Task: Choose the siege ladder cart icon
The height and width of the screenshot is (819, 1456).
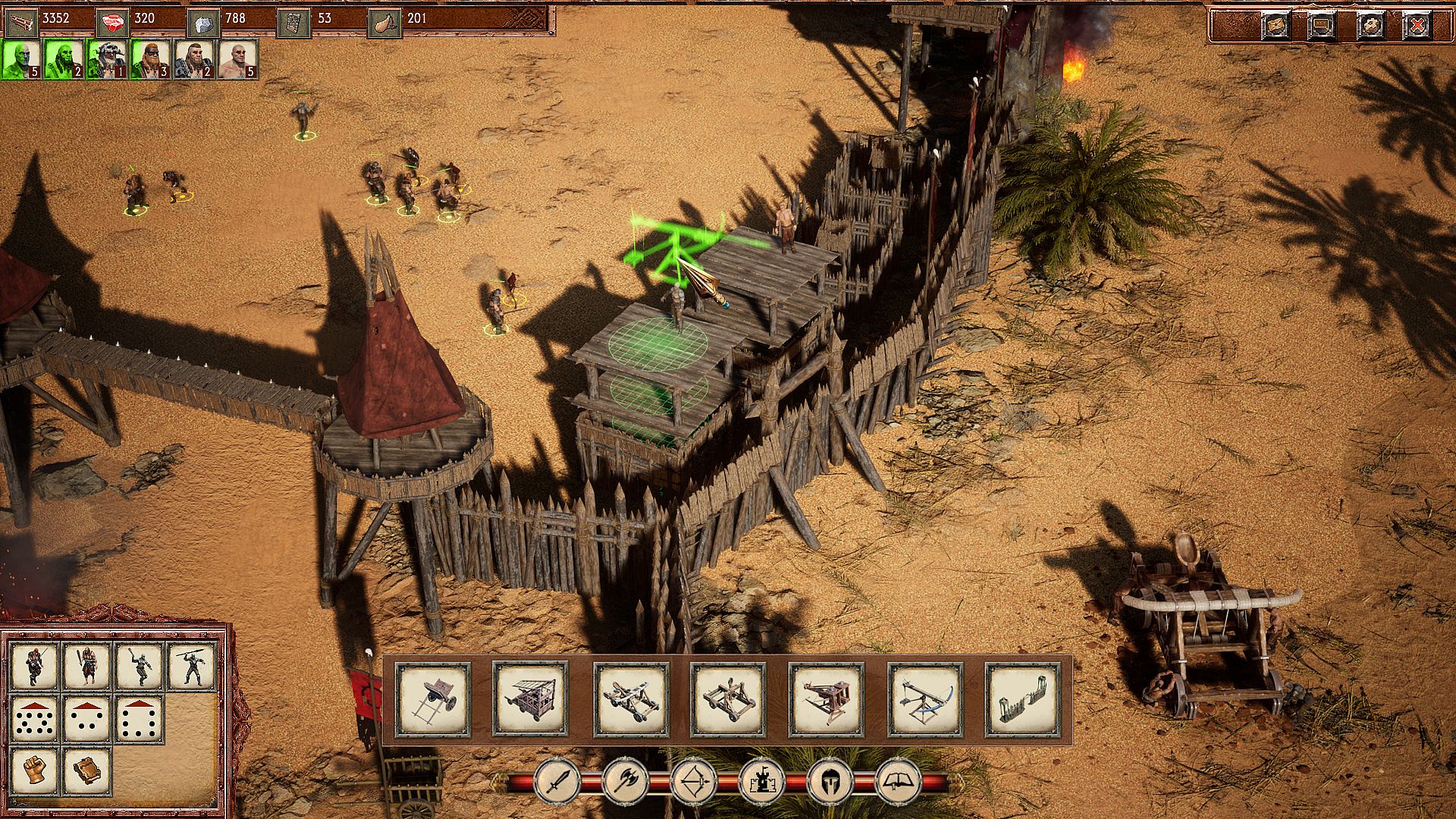Action: tap(433, 699)
